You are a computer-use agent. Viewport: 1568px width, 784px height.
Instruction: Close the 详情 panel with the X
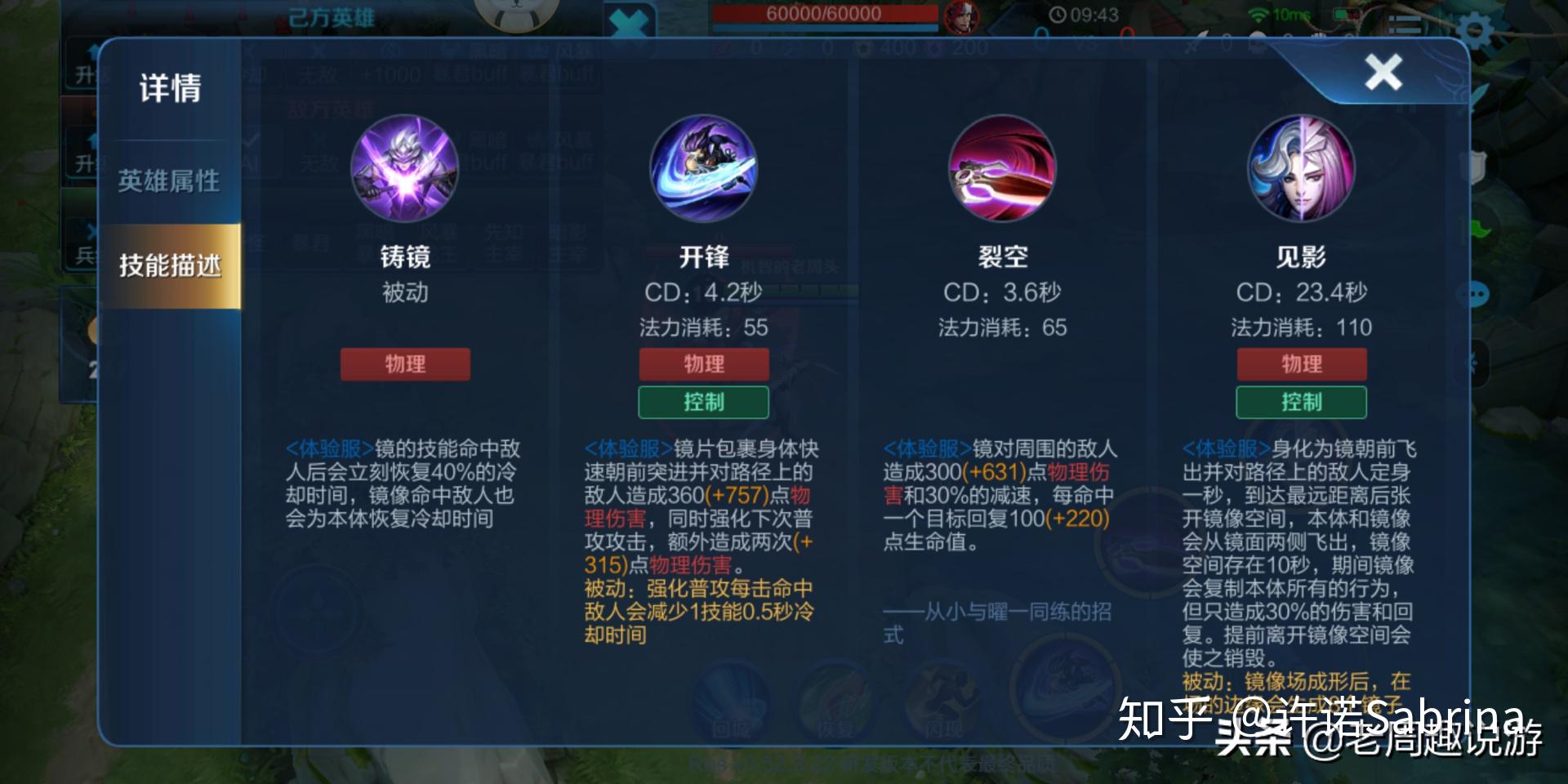[1383, 72]
